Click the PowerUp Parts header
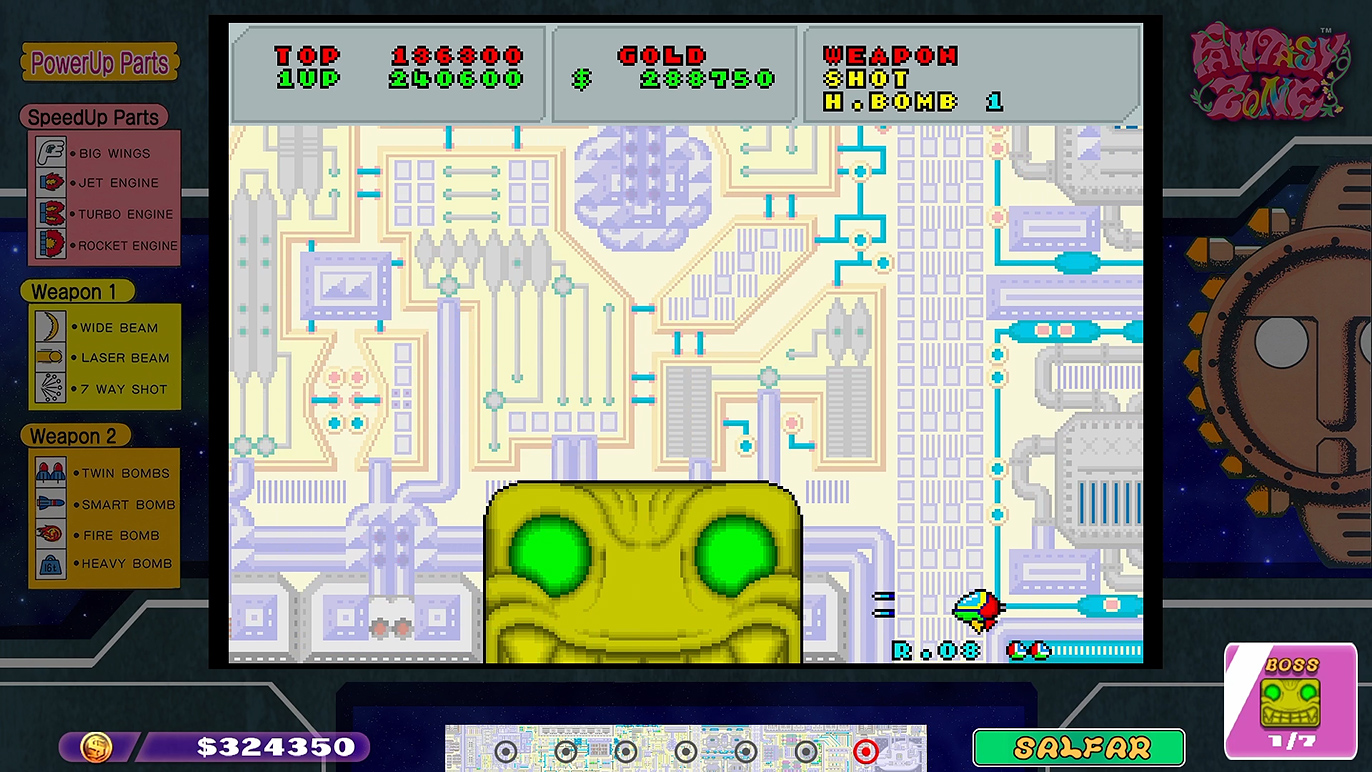The width and height of the screenshot is (1372, 772). 100,64
